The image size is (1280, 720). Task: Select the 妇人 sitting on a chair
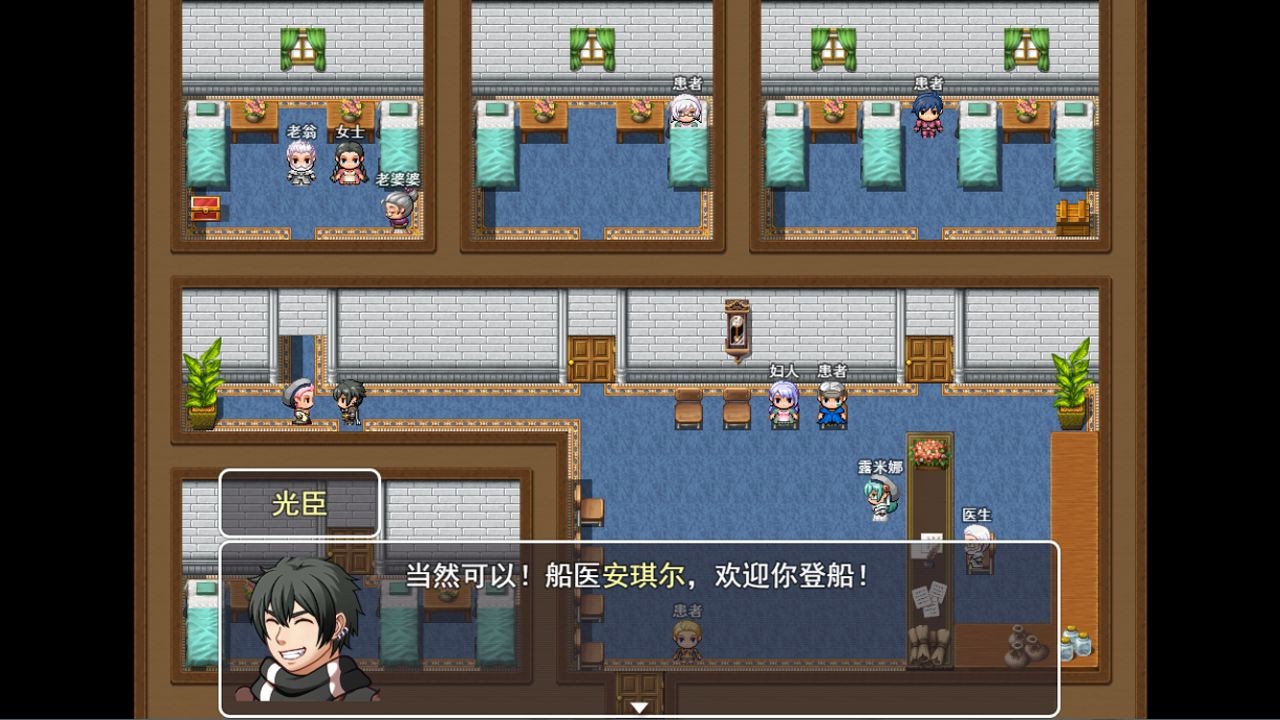tap(782, 405)
